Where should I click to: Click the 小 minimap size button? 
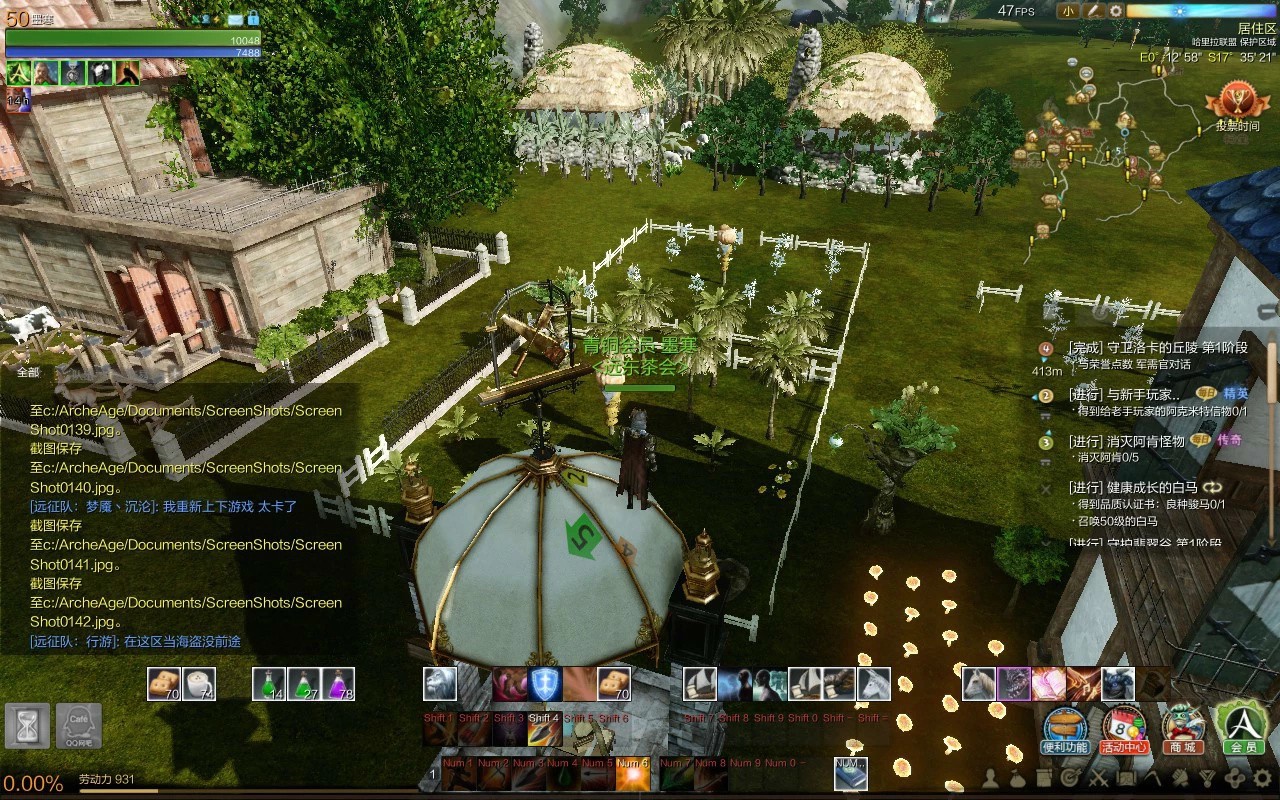pos(1069,11)
